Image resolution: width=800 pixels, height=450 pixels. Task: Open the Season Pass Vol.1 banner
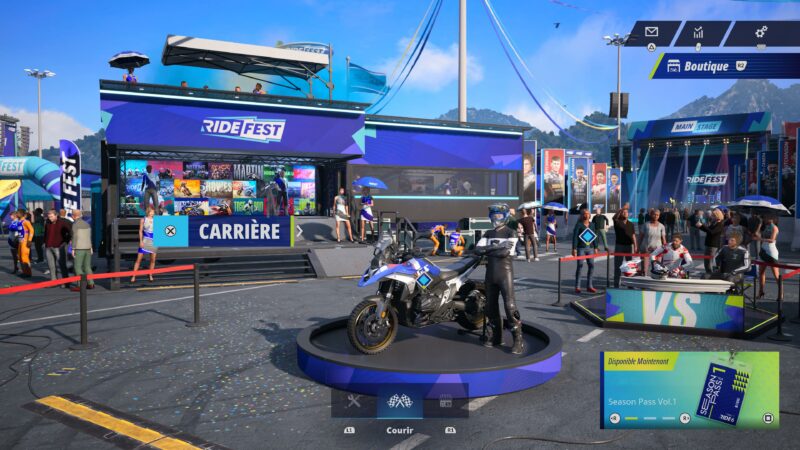coord(689,390)
